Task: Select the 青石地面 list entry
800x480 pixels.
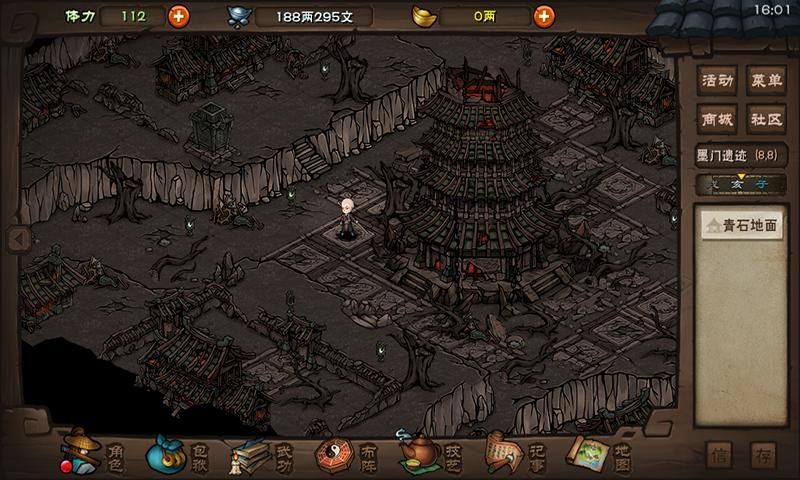Action: coord(741,226)
